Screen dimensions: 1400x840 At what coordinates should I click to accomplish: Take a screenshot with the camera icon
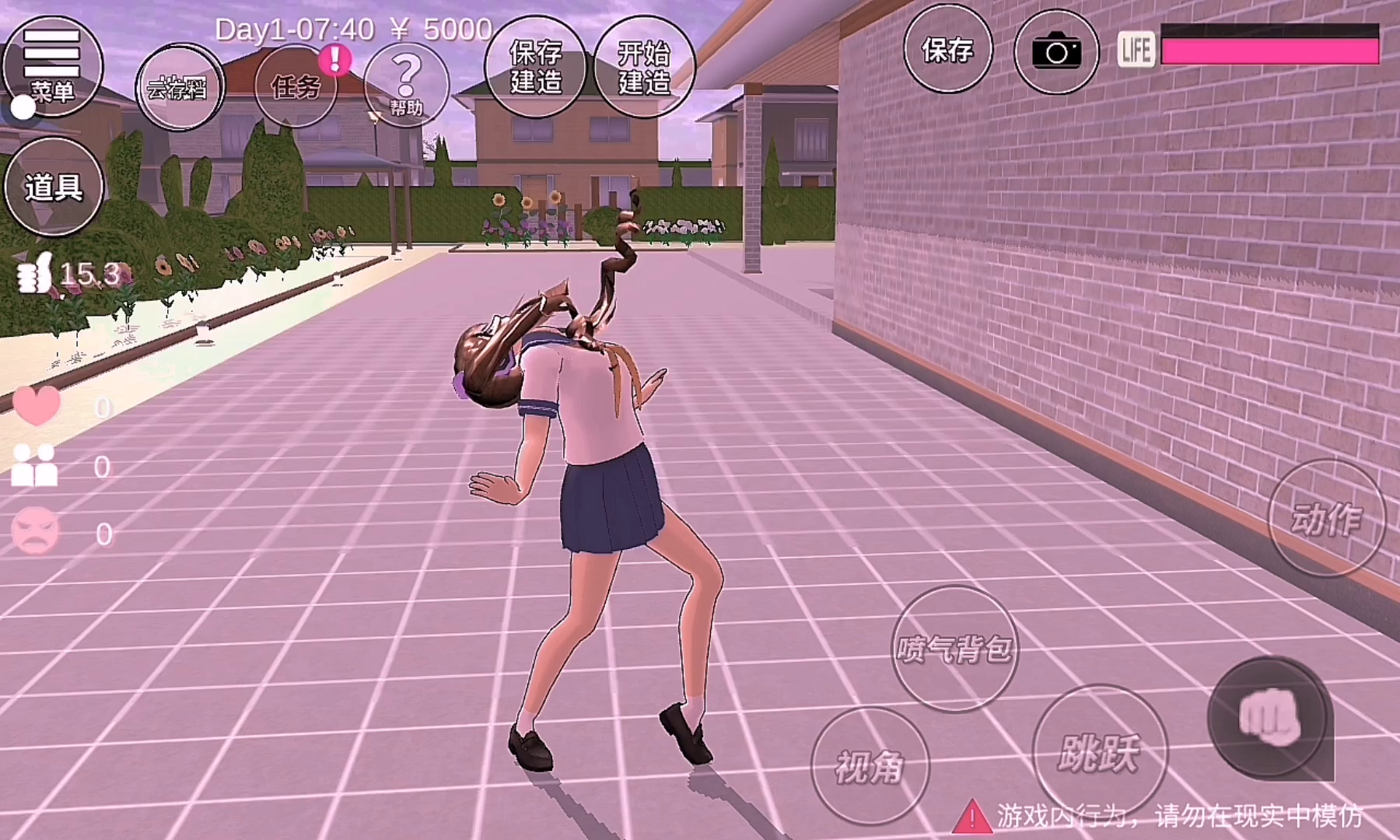(x=1056, y=51)
